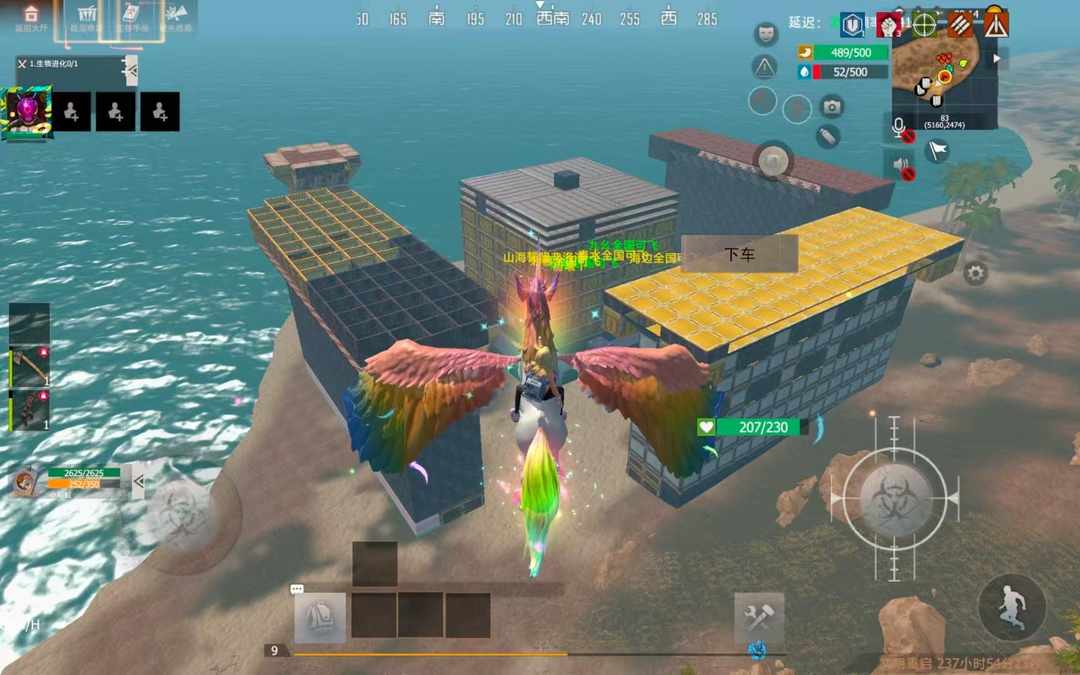Collapse the quest tracker panel arrow

tap(129, 67)
